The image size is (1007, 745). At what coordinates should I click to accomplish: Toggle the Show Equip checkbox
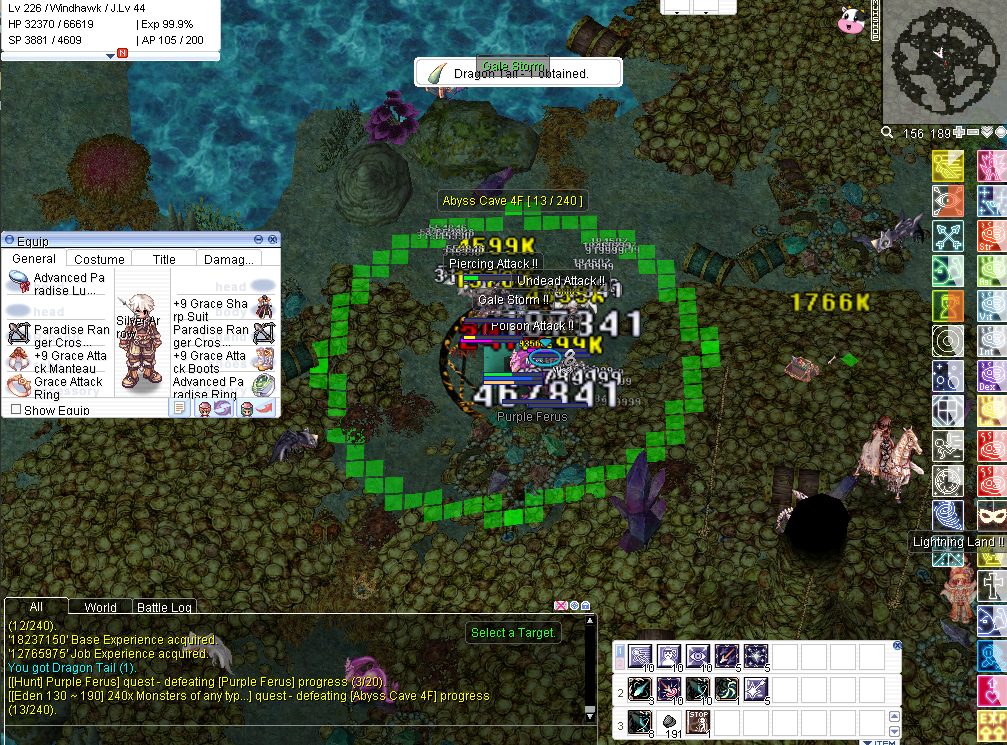click(16, 410)
